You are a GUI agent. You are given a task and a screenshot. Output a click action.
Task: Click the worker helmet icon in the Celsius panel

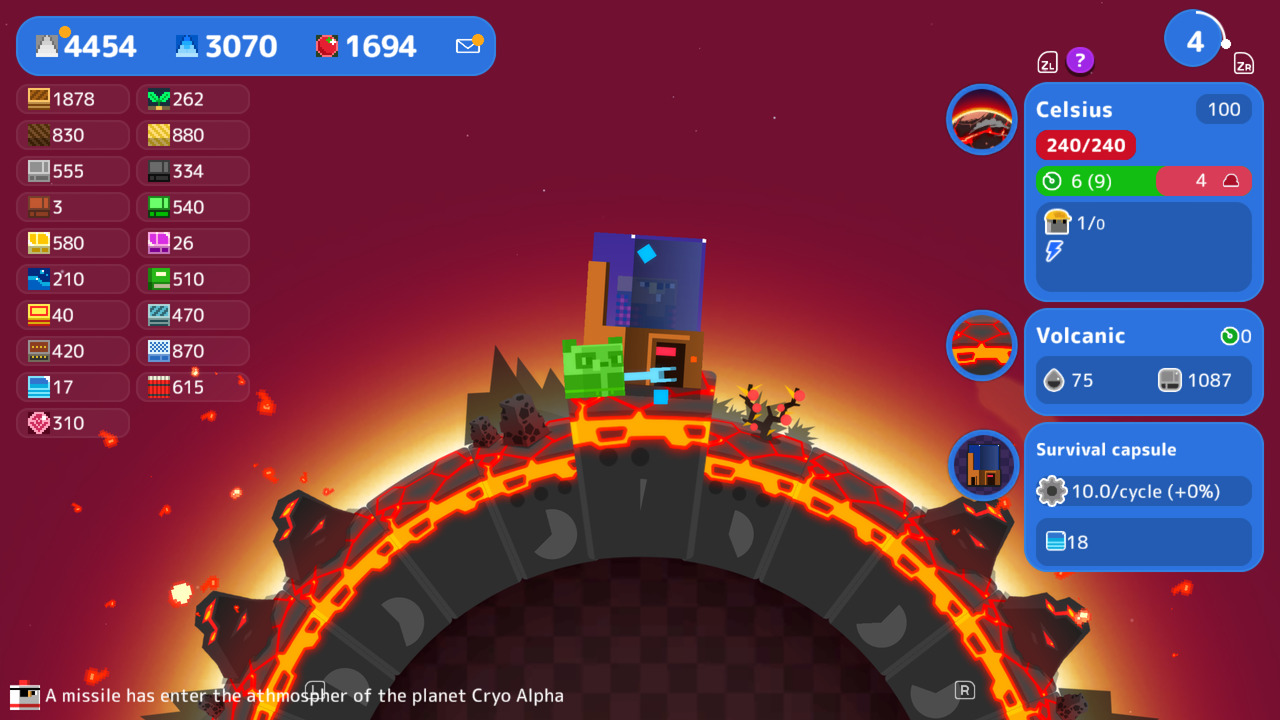[1056, 222]
